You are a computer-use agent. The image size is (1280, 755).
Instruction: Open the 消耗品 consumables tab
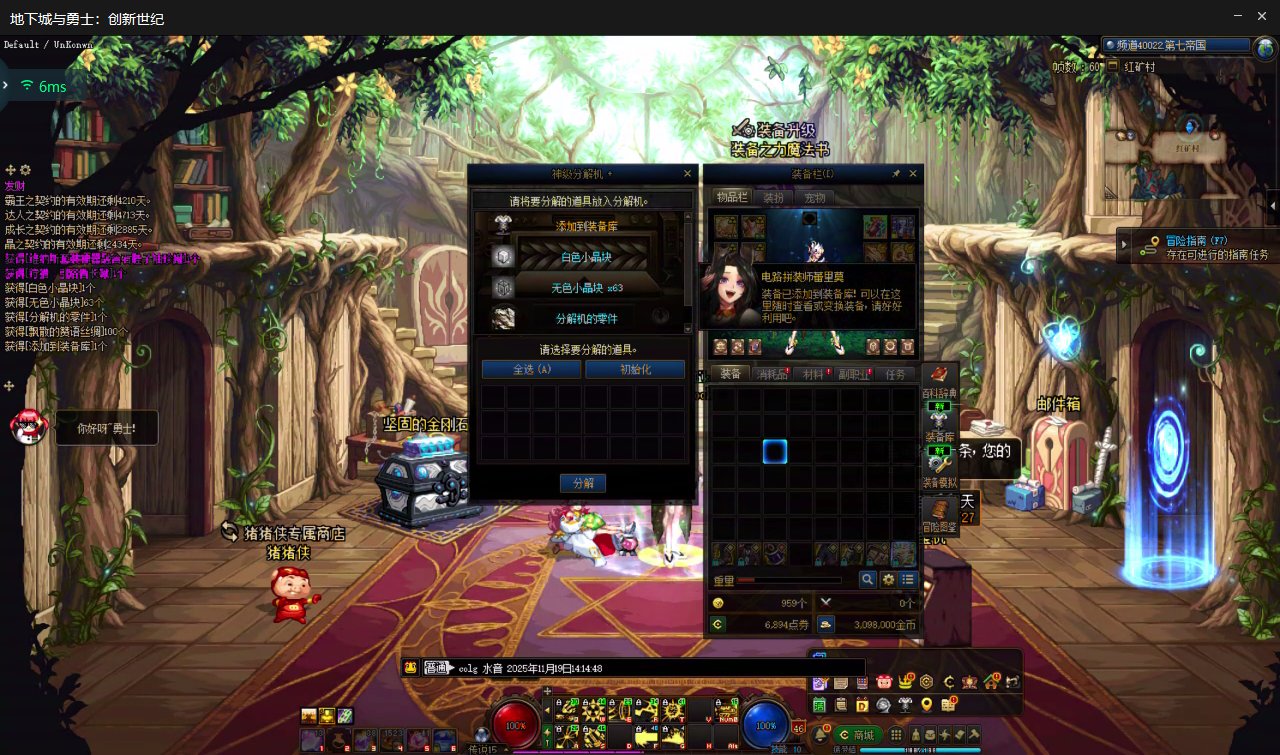(x=771, y=374)
